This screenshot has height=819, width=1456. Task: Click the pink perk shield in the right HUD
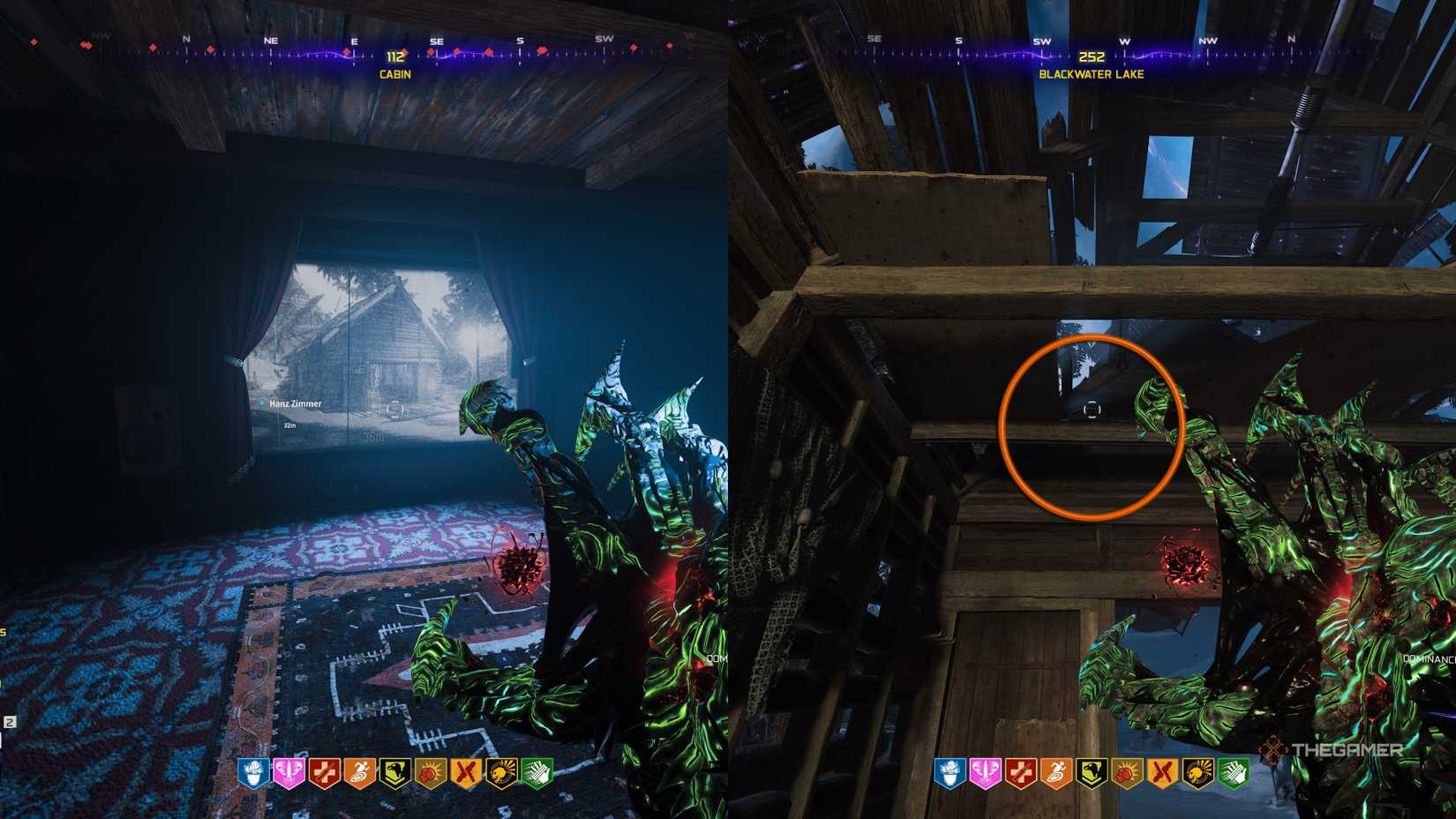tap(984, 772)
